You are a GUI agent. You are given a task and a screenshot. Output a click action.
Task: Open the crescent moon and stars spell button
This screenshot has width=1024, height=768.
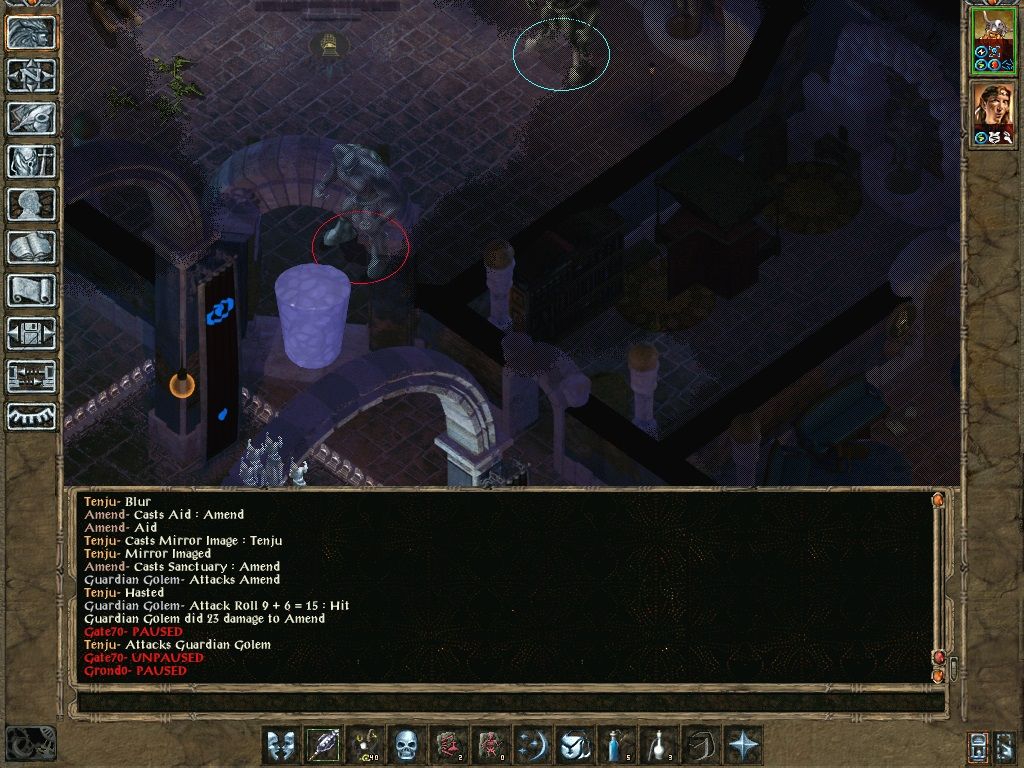coord(532,745)
